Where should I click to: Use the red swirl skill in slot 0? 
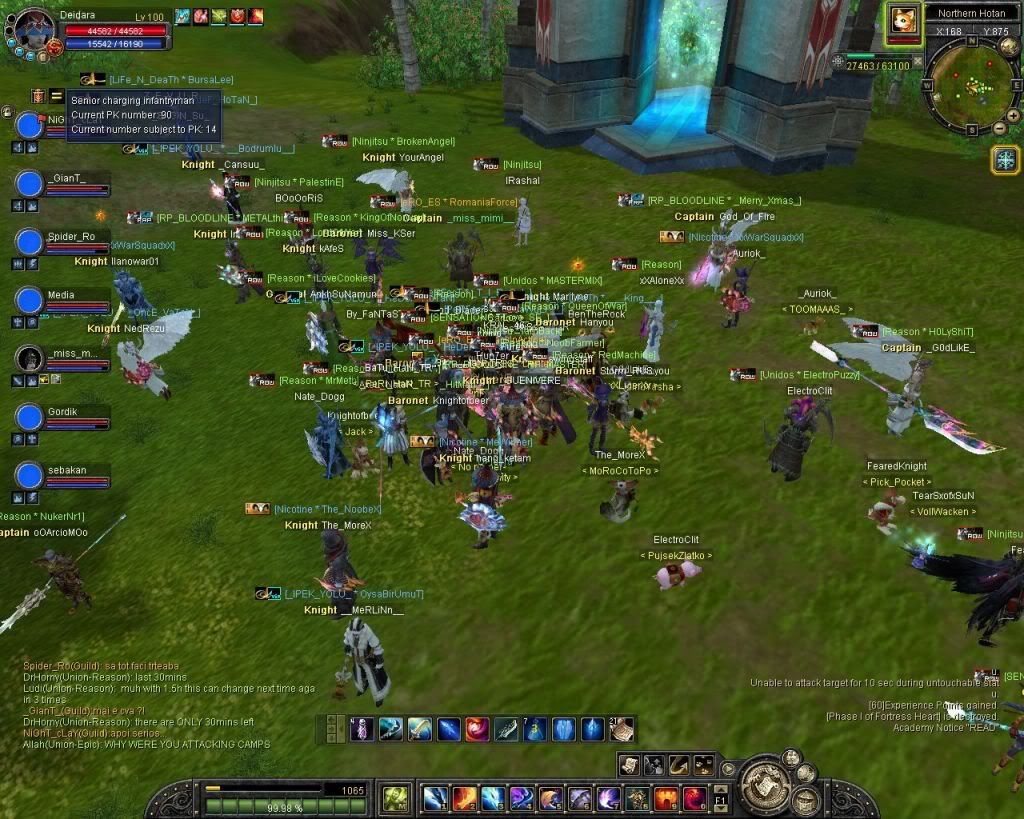[694, 798]
